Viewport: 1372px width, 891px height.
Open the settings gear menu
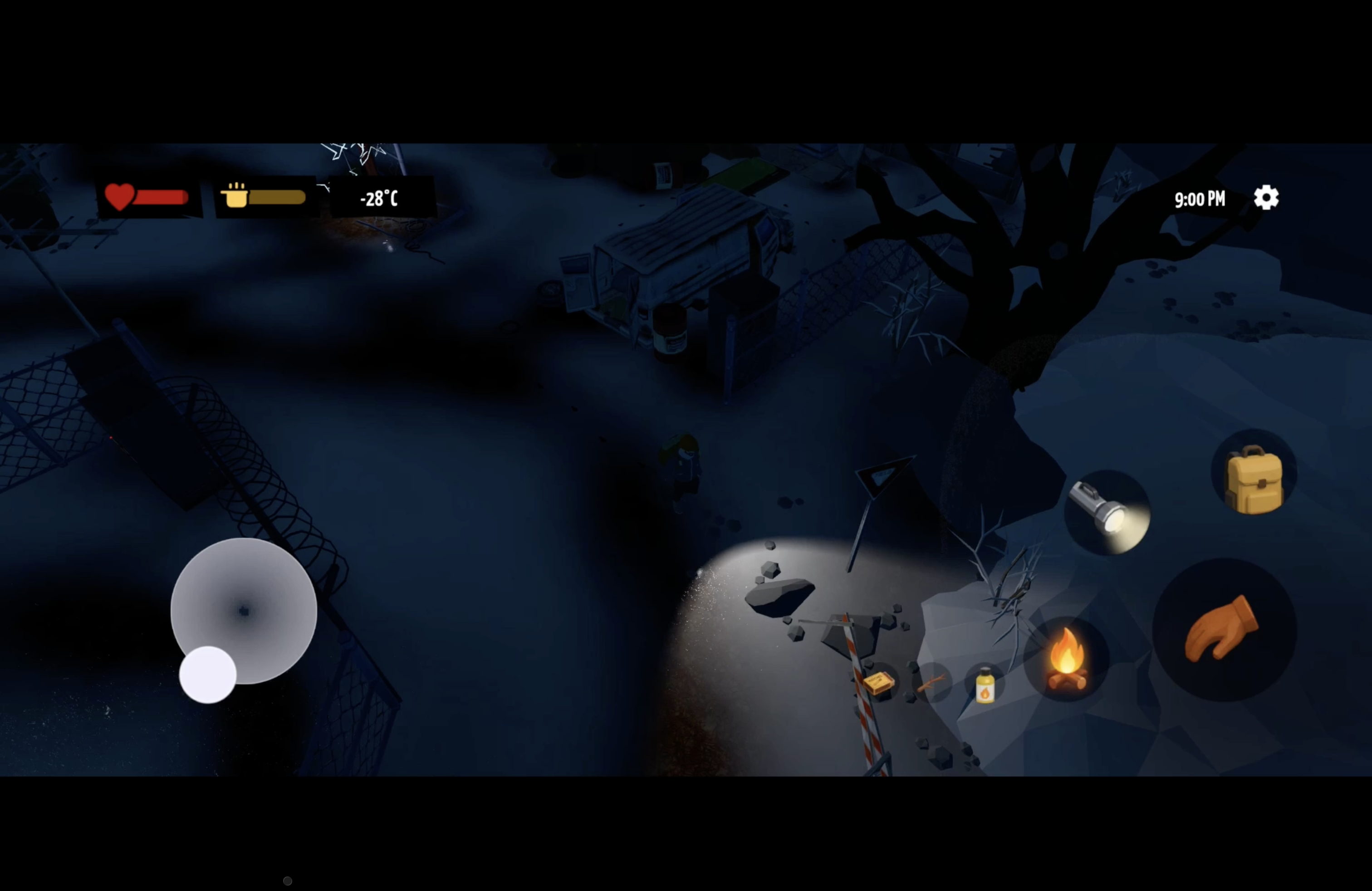tap(1266, 198)
